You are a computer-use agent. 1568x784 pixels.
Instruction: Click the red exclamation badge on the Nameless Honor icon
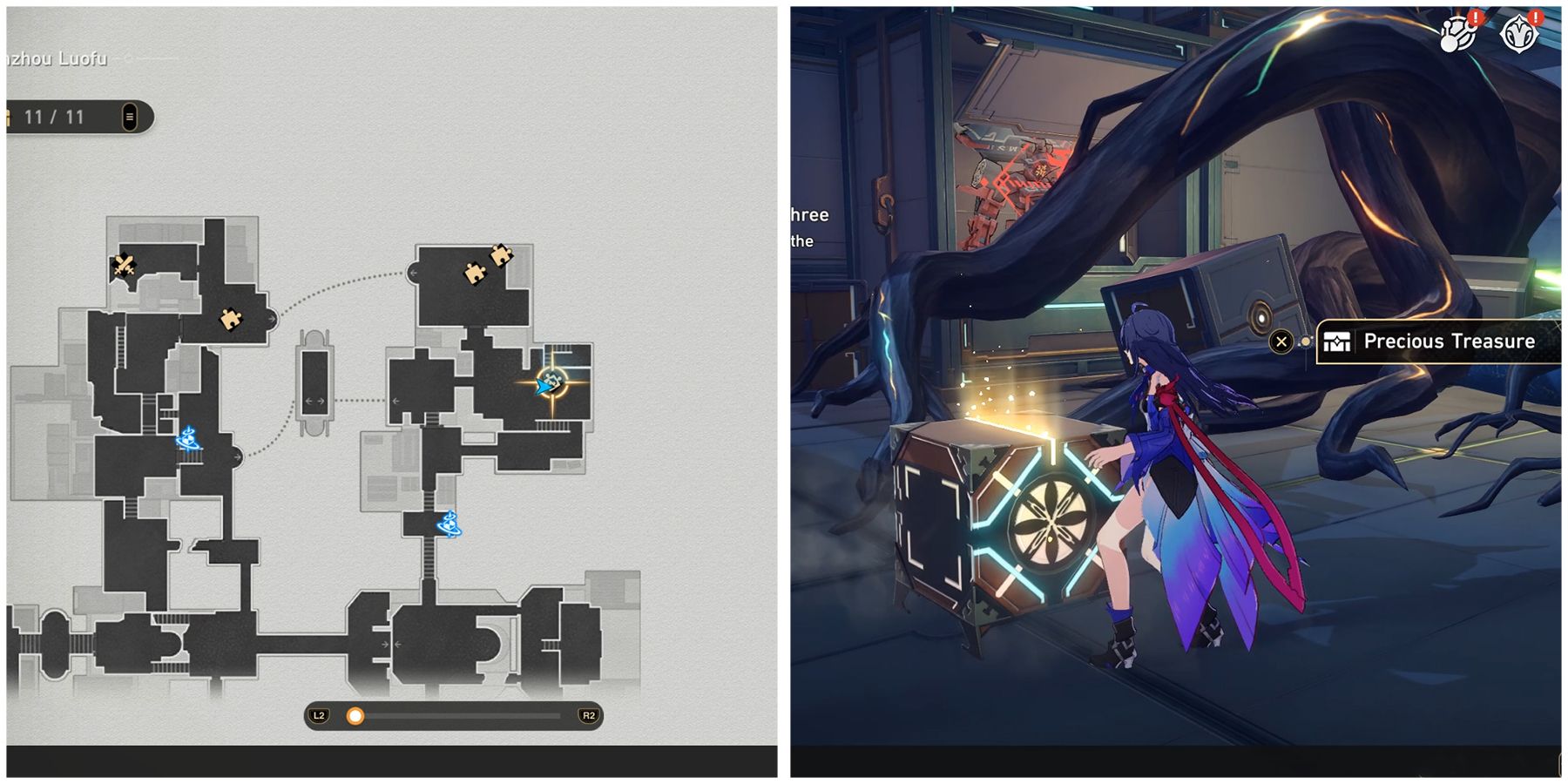tap(1535, 18)
